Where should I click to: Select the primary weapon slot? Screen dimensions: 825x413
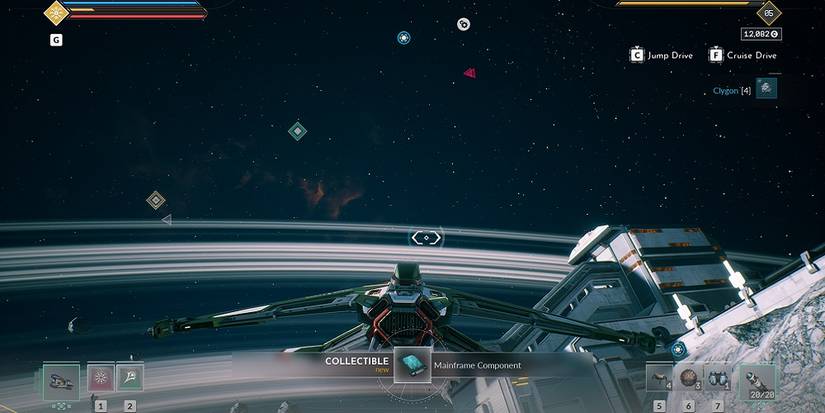62,378
